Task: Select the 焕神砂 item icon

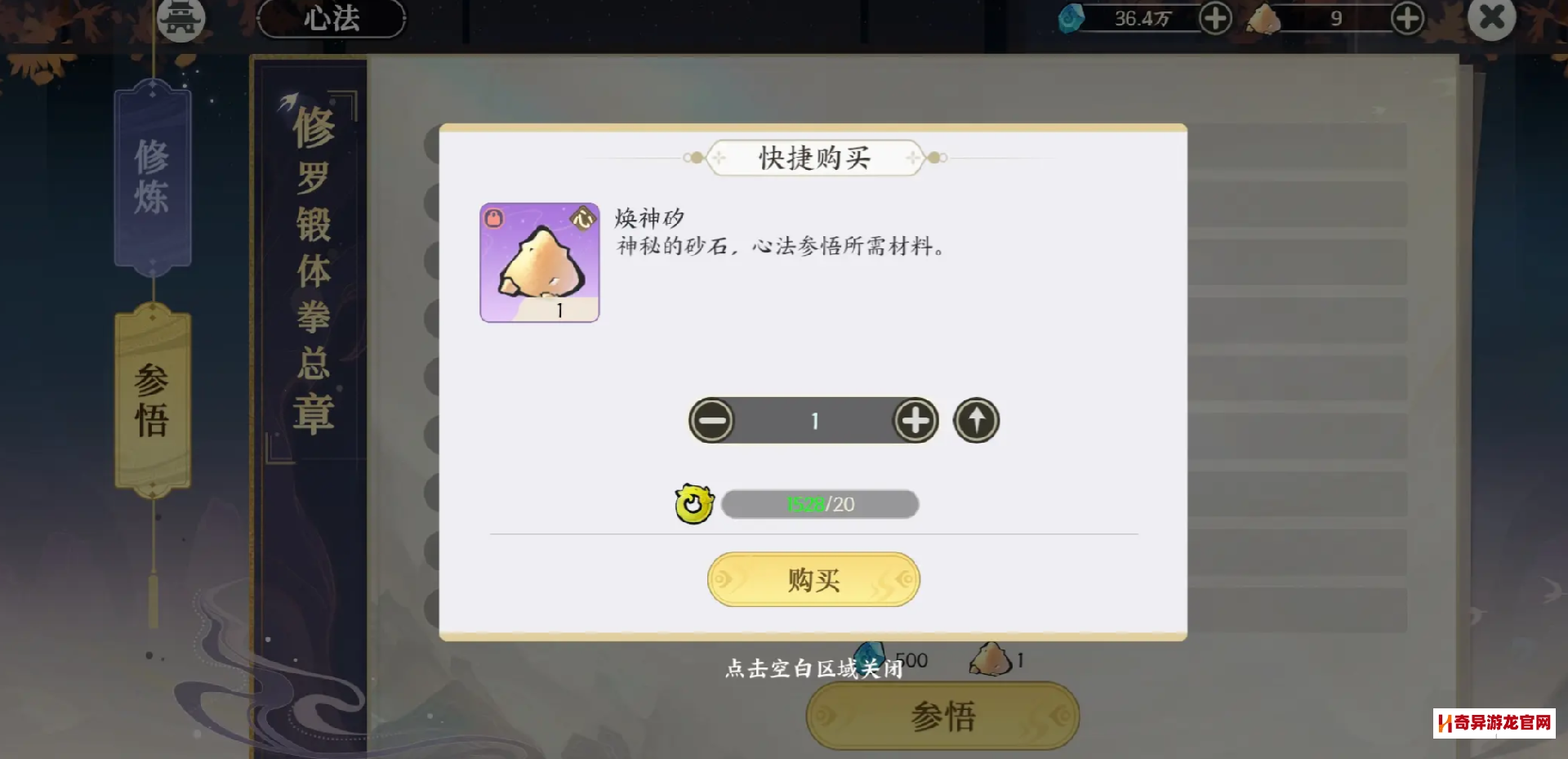Action: pos(539,262)
